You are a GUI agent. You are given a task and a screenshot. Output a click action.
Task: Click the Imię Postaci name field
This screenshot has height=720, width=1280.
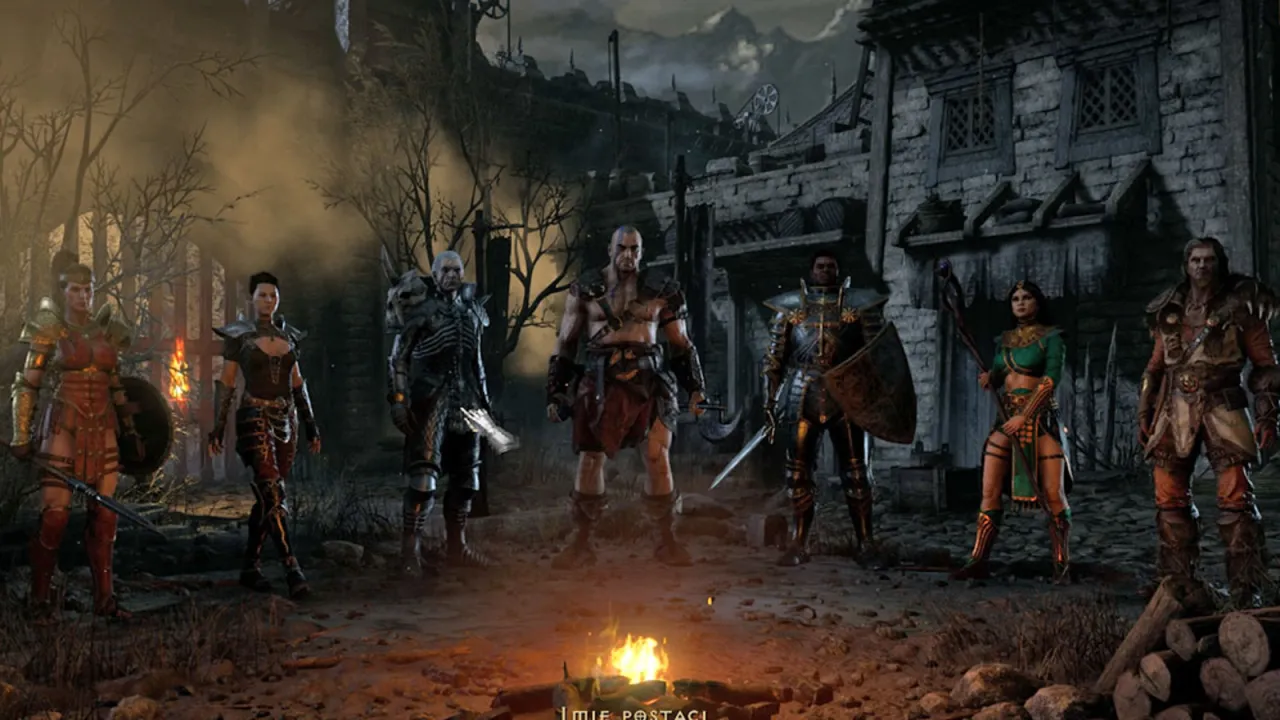click(640, 715)
